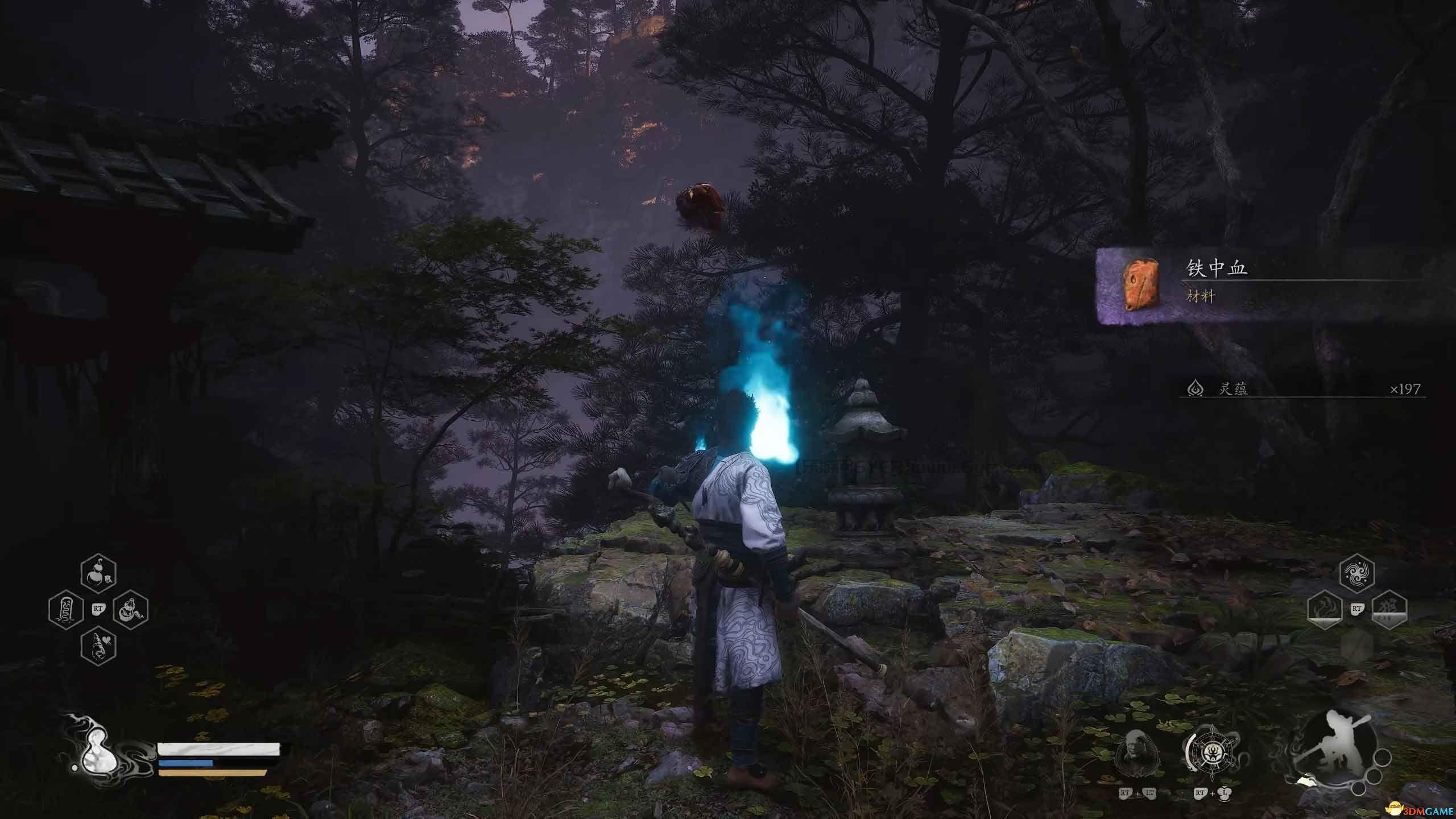Click the spirit summon portrait icon
Image resolution: width=1456 pixels, height=819 pixels.
[1138, 753]
